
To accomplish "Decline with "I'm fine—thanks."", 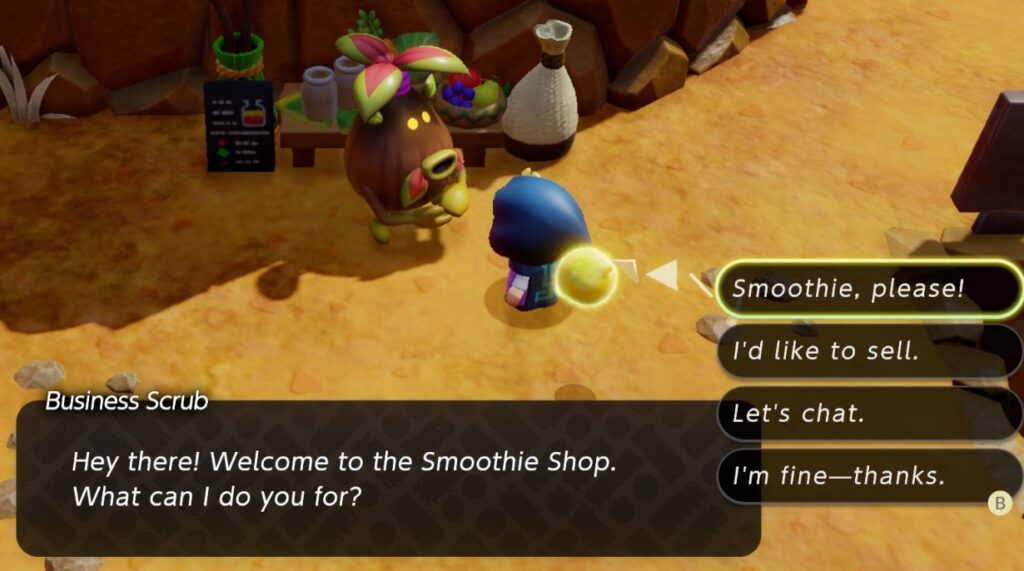I will (x=868, y=476).
